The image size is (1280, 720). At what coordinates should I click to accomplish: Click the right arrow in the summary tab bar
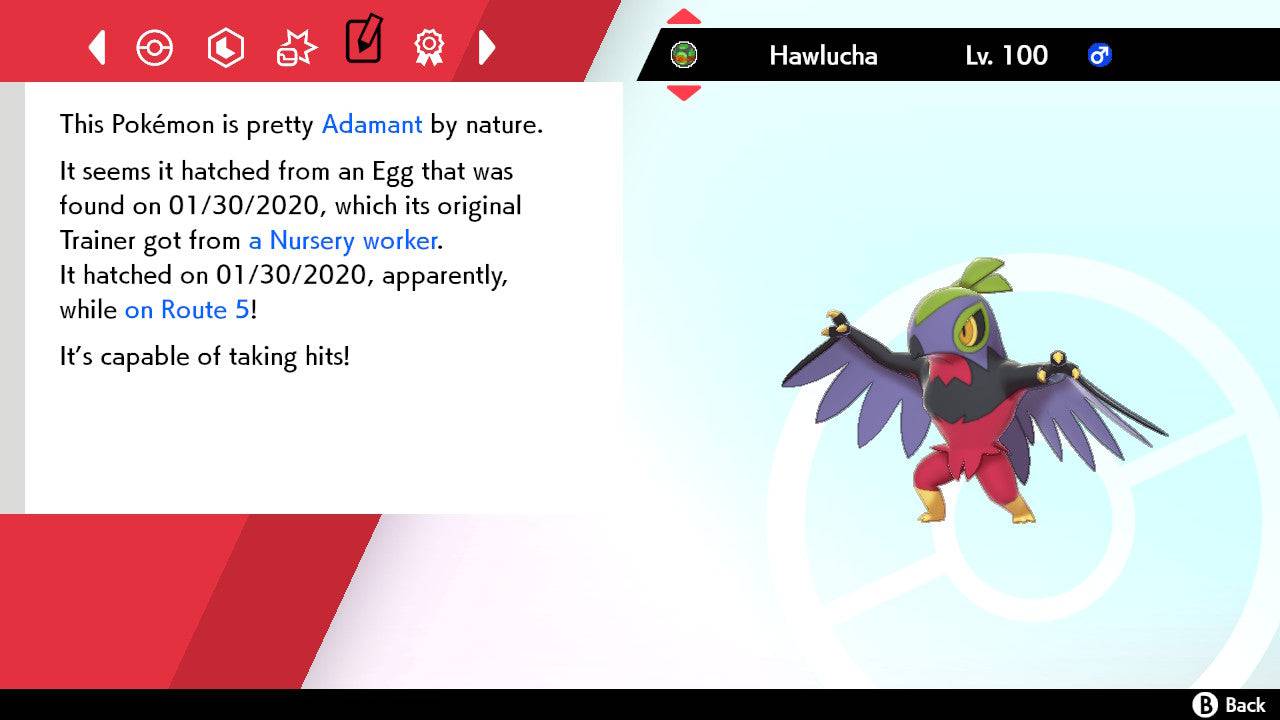[x=487, y=47]
